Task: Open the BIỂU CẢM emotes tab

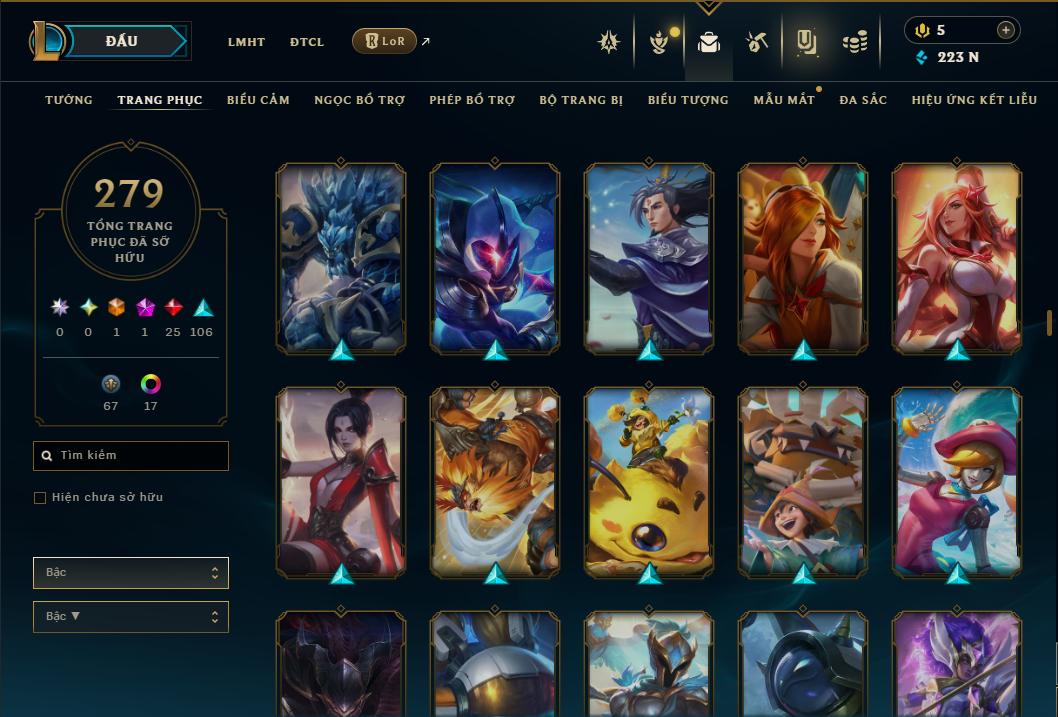Action: coord(258,100)
